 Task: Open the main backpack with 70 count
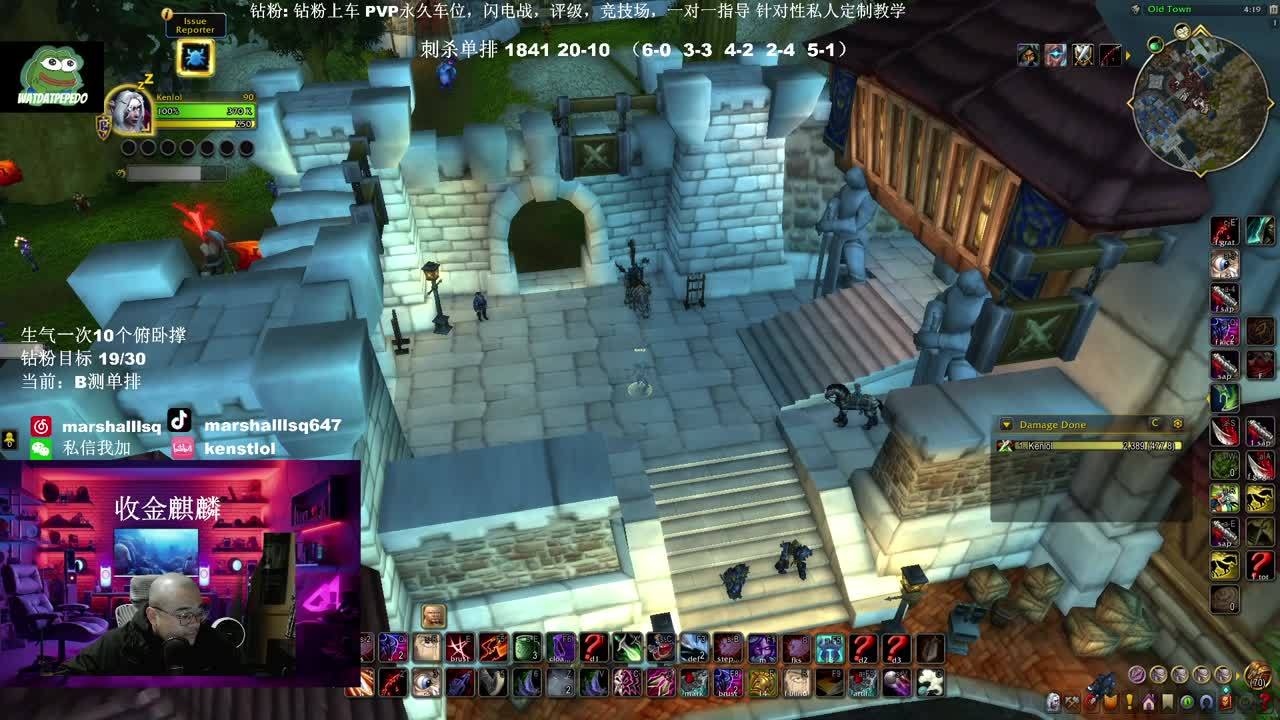(x=1257, y=677)
